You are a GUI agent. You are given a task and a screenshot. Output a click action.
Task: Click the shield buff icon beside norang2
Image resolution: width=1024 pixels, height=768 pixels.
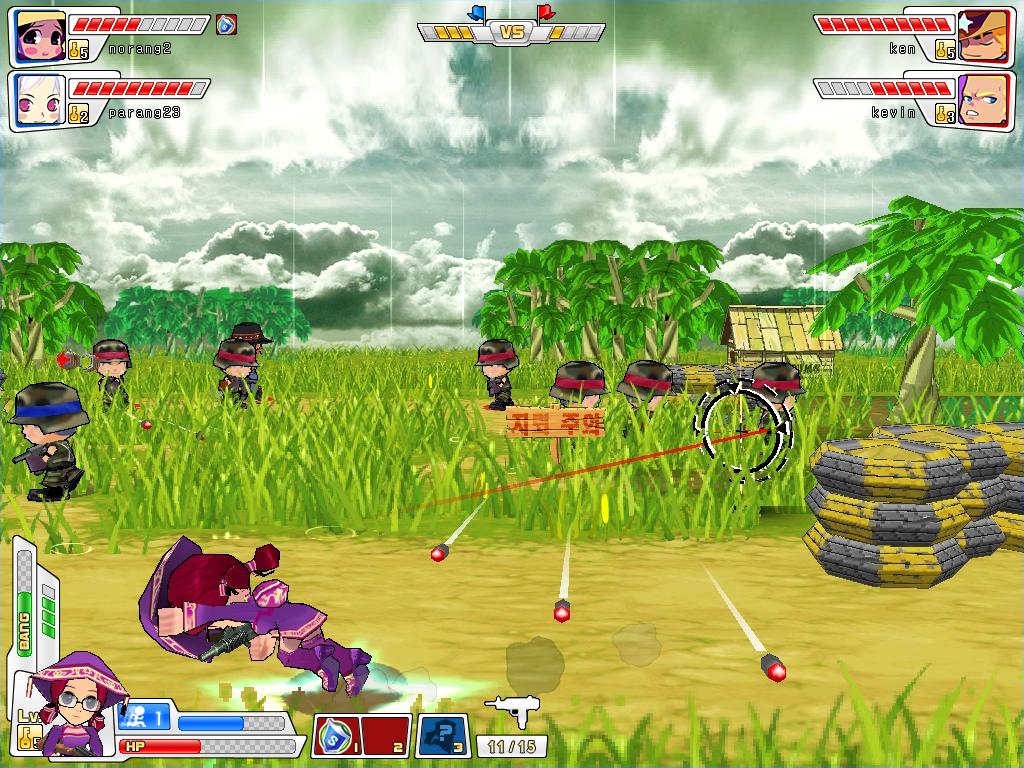click(x=227, y=25)
